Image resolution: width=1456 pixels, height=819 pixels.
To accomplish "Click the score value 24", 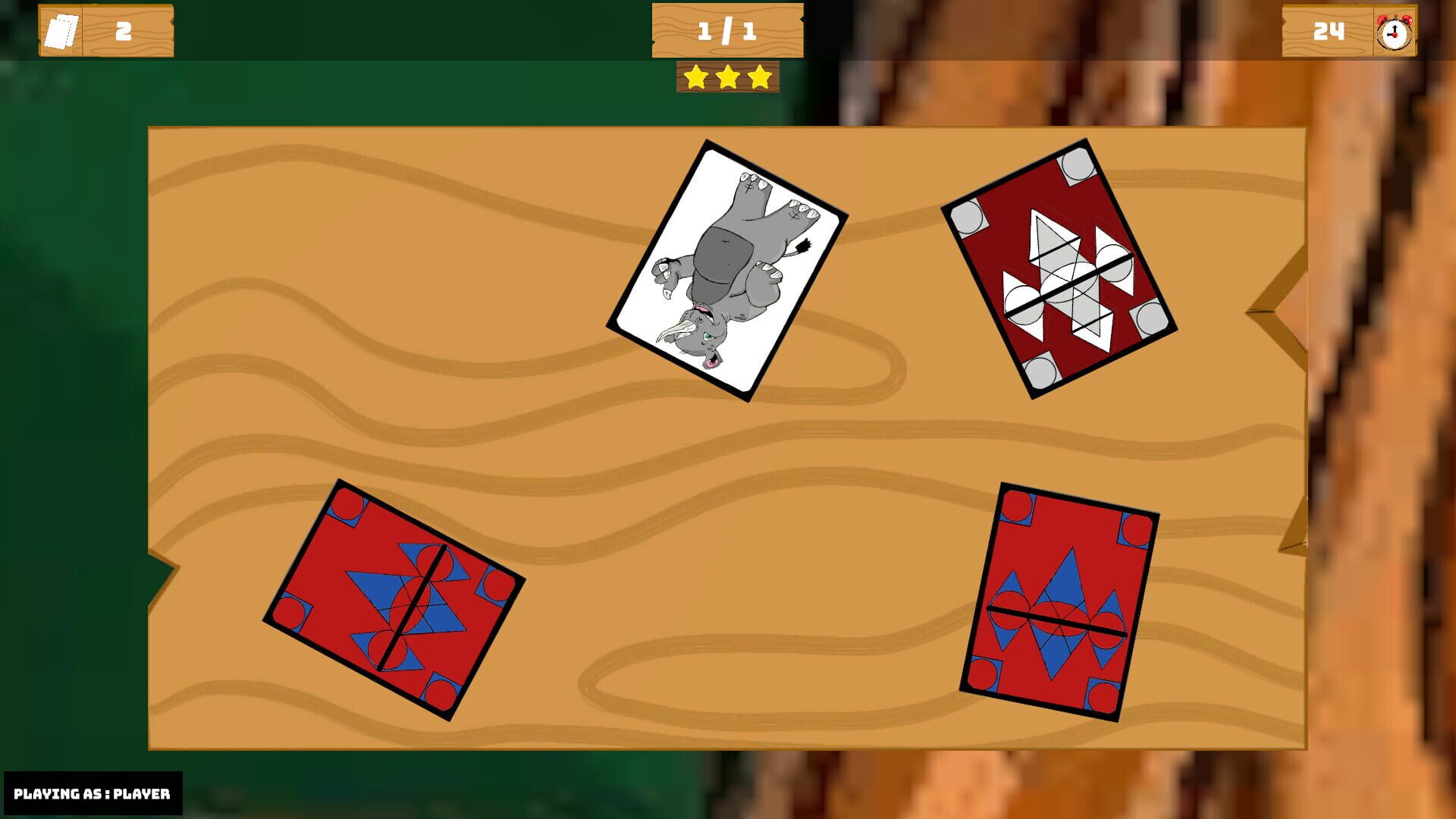I will pyautogui.click(x=1331, y=32).
